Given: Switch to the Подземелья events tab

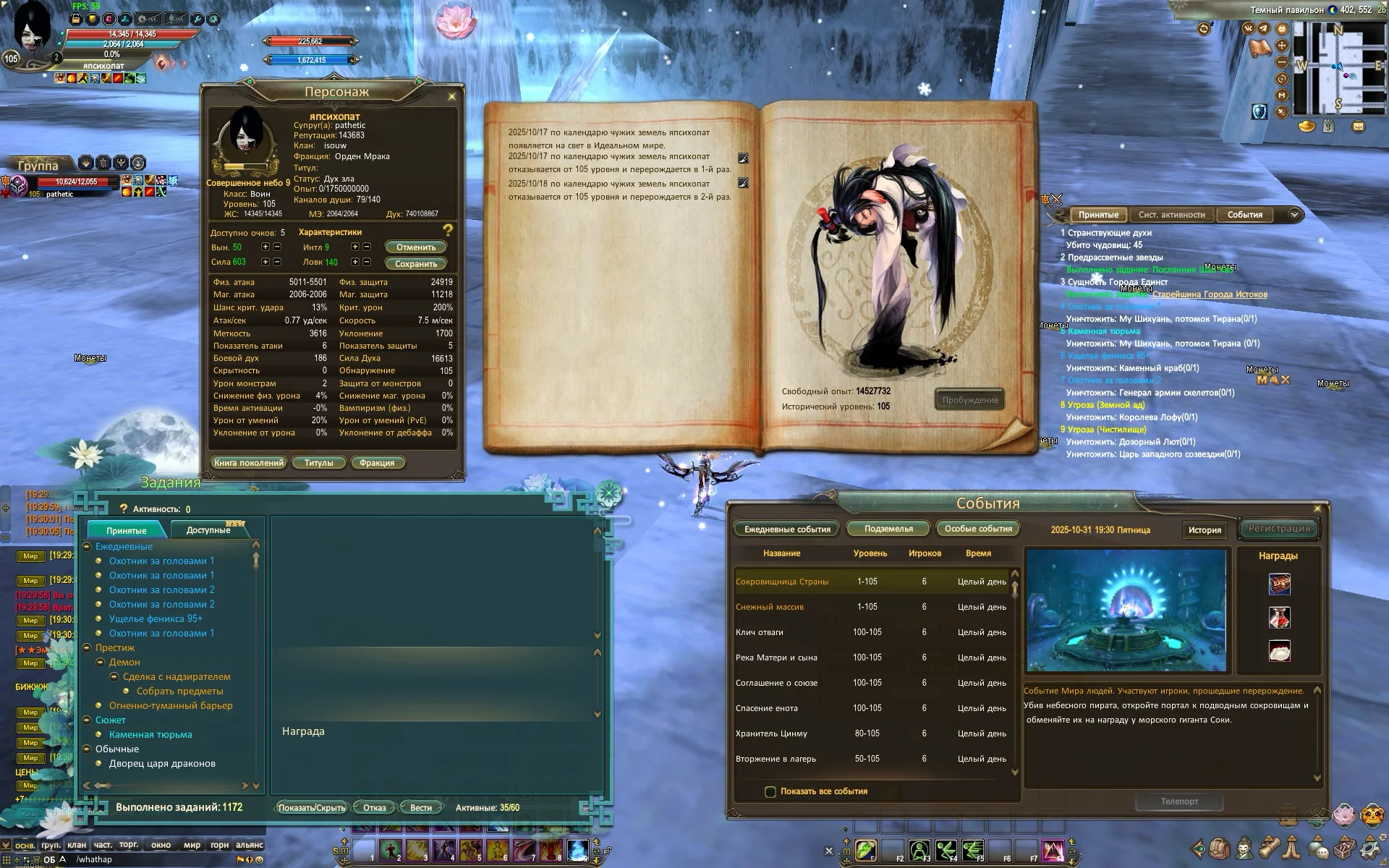Looking at the screenshot, I should [888, 529].
